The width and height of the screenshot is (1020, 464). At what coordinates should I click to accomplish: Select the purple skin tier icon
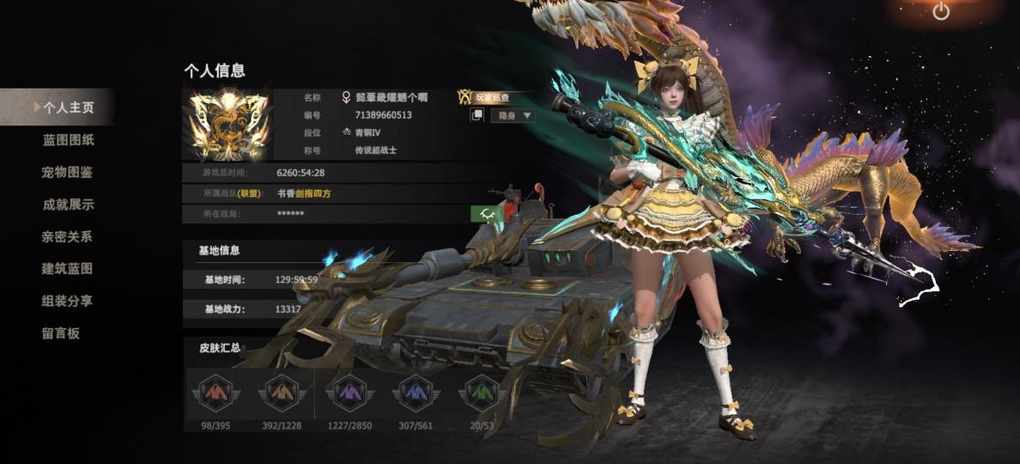(x=349, y=393)
